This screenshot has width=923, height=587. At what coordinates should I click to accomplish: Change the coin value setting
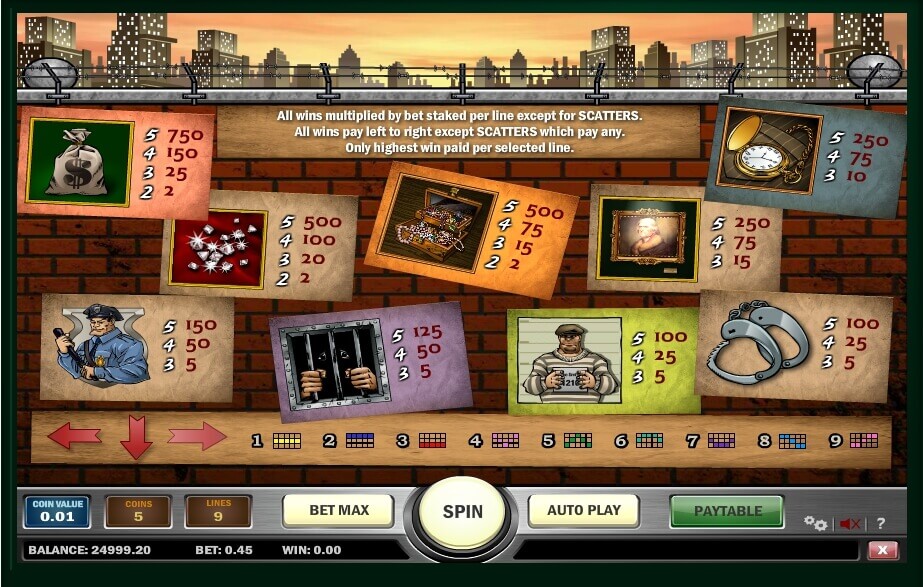click(57, 511)
